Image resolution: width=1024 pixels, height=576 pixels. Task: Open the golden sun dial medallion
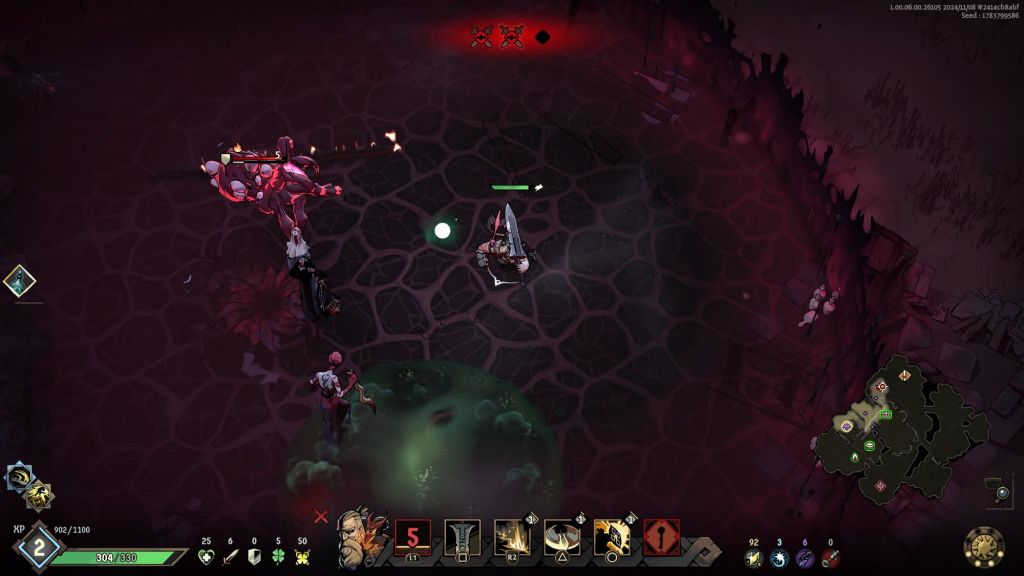(x=984, y=546)
